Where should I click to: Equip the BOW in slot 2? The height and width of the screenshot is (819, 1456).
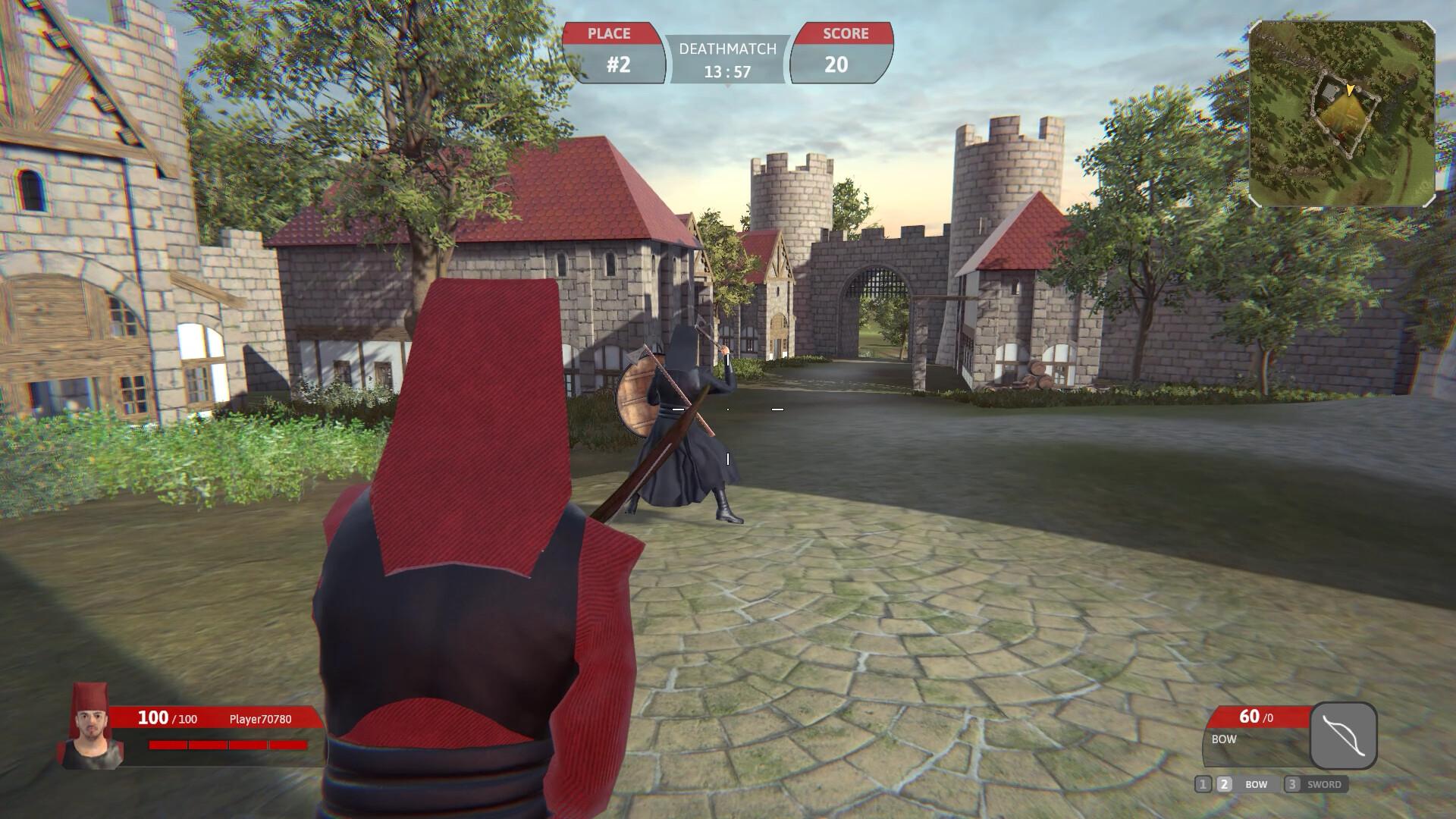pos(1238,785)
